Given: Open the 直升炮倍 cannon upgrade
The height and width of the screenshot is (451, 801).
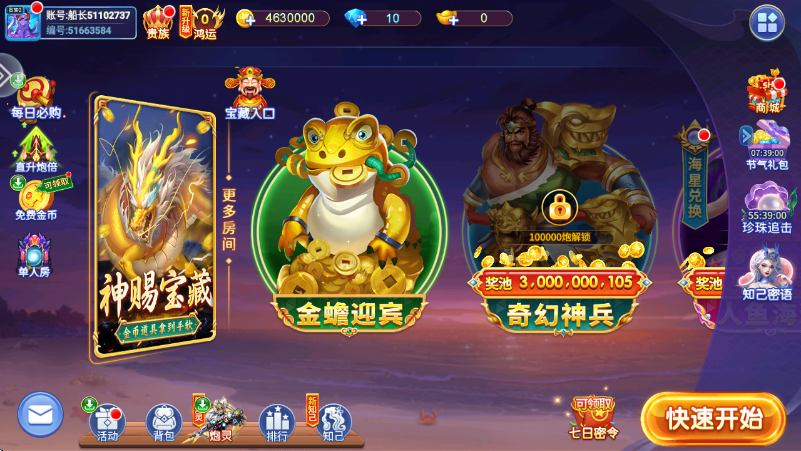Looking at the screenshot, I should (x=36, y=150).
